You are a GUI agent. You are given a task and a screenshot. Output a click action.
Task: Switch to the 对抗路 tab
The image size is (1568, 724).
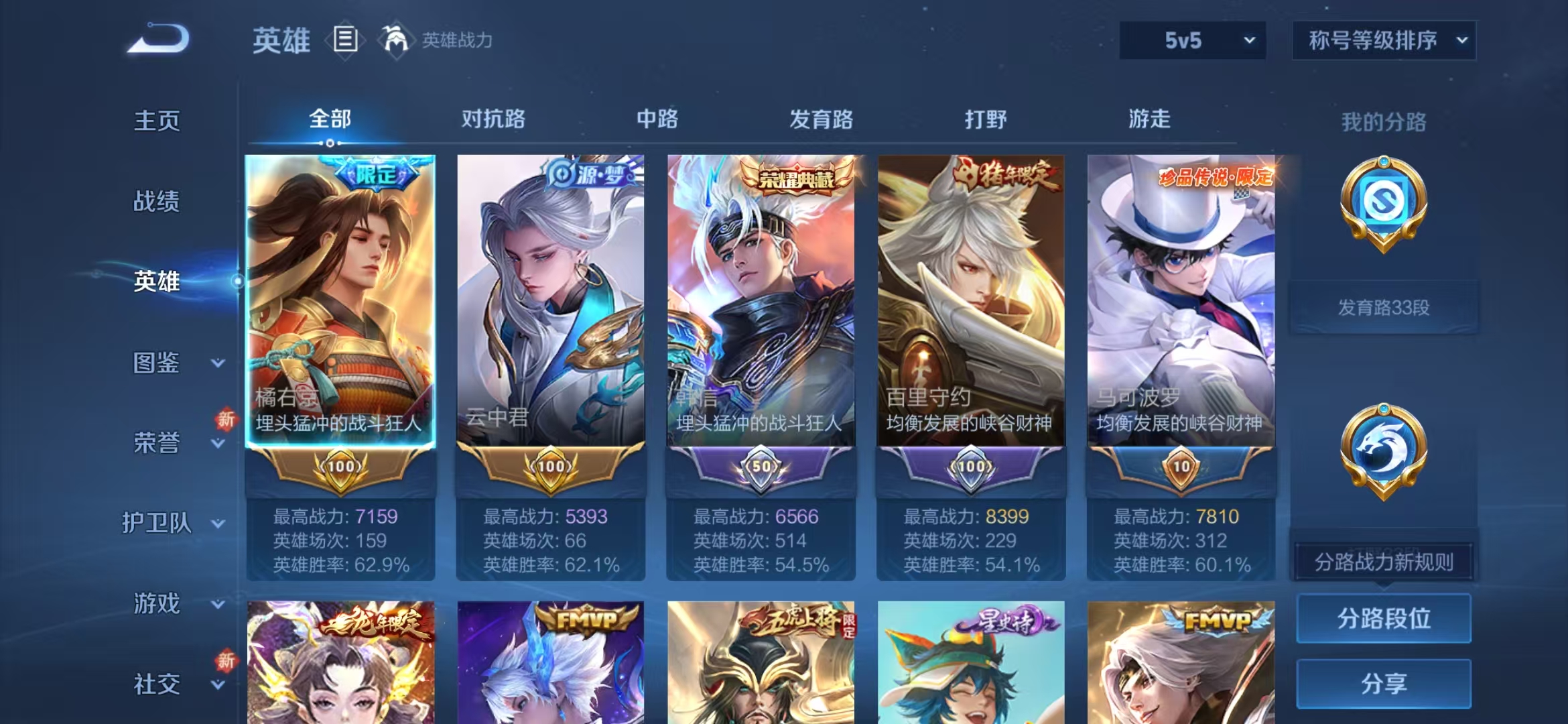tap(495, 119)
